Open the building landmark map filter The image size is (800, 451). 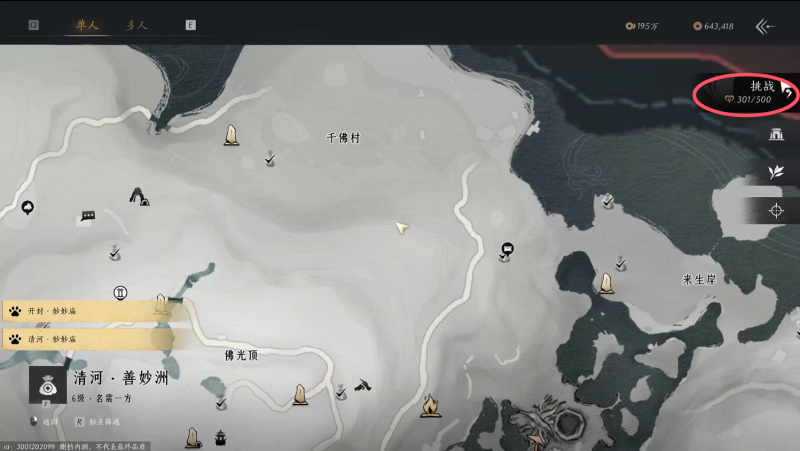775,134
